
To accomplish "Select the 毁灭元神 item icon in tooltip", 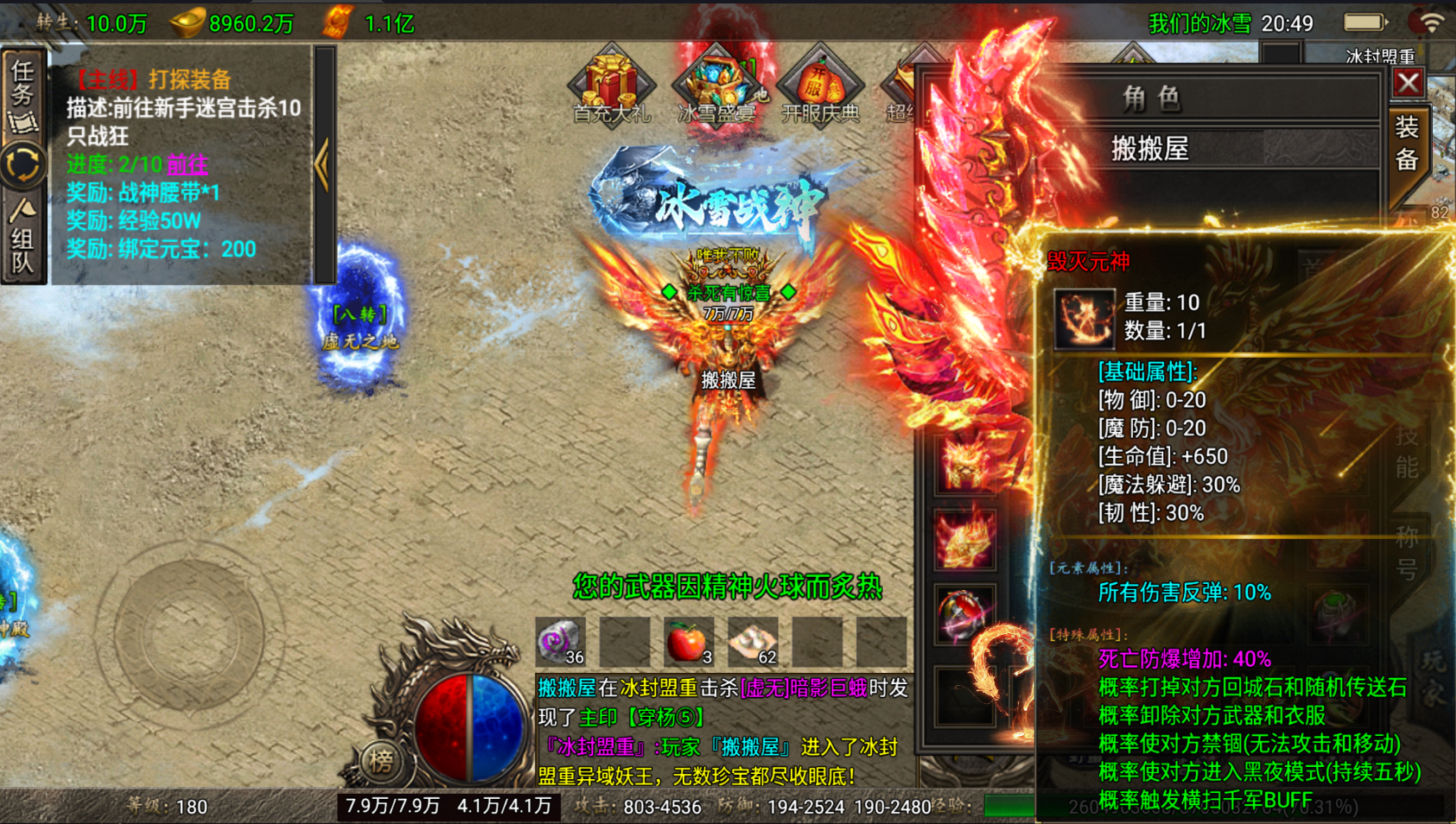I will 1084,318.
